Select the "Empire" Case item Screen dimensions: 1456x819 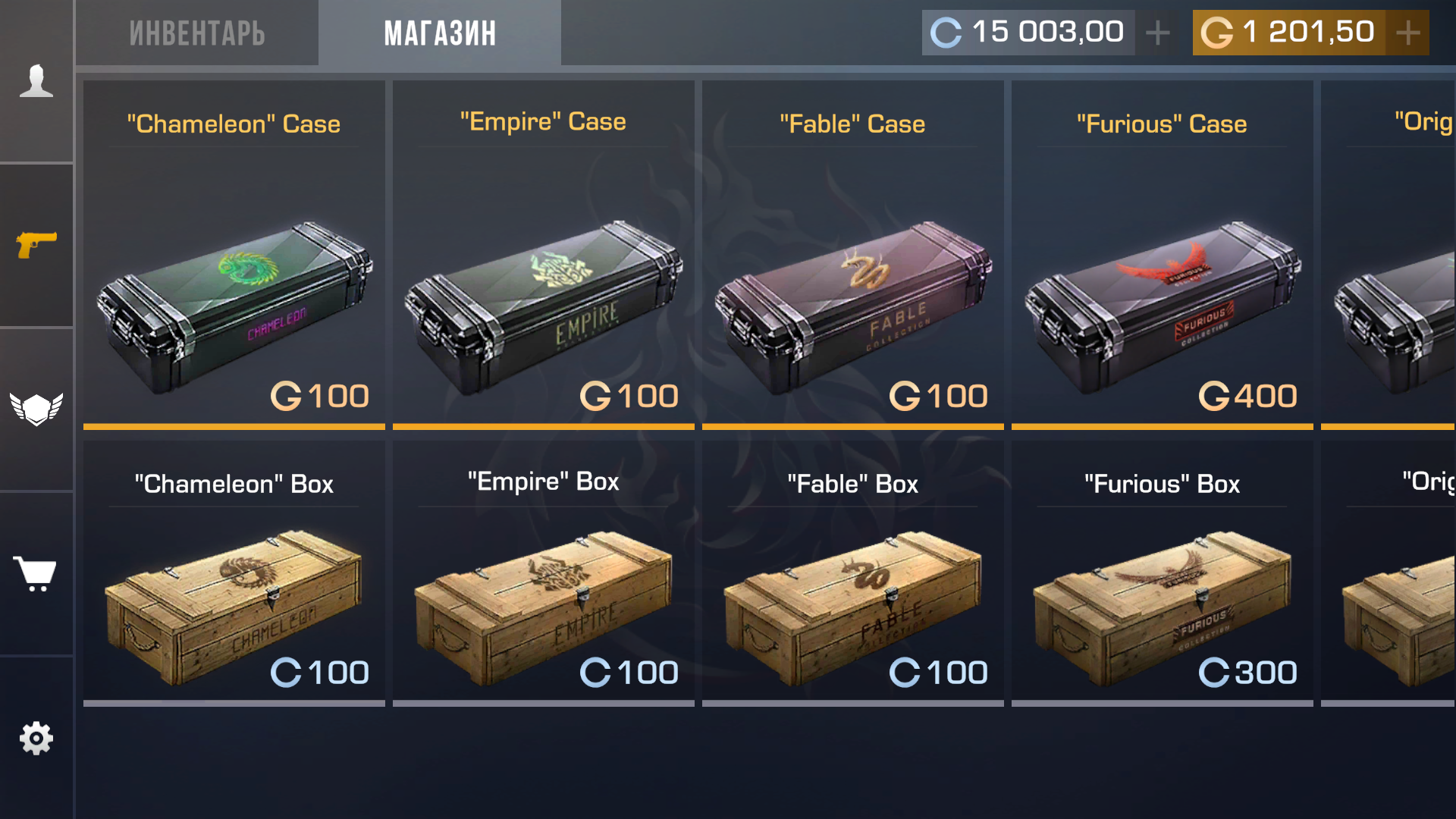(x=544, y=254)
